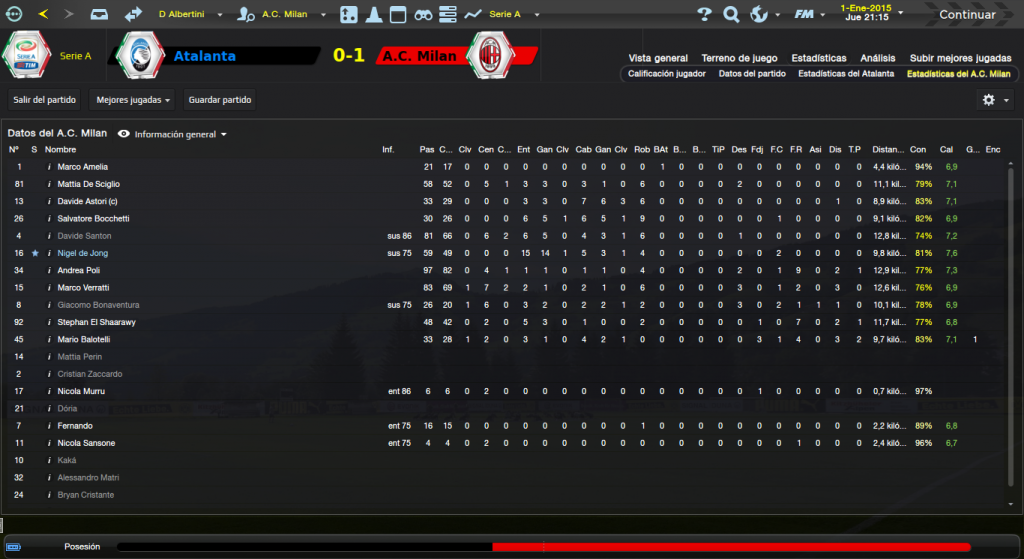
Task: Open Subir mejores jugadas
Action: pos(959,58)
